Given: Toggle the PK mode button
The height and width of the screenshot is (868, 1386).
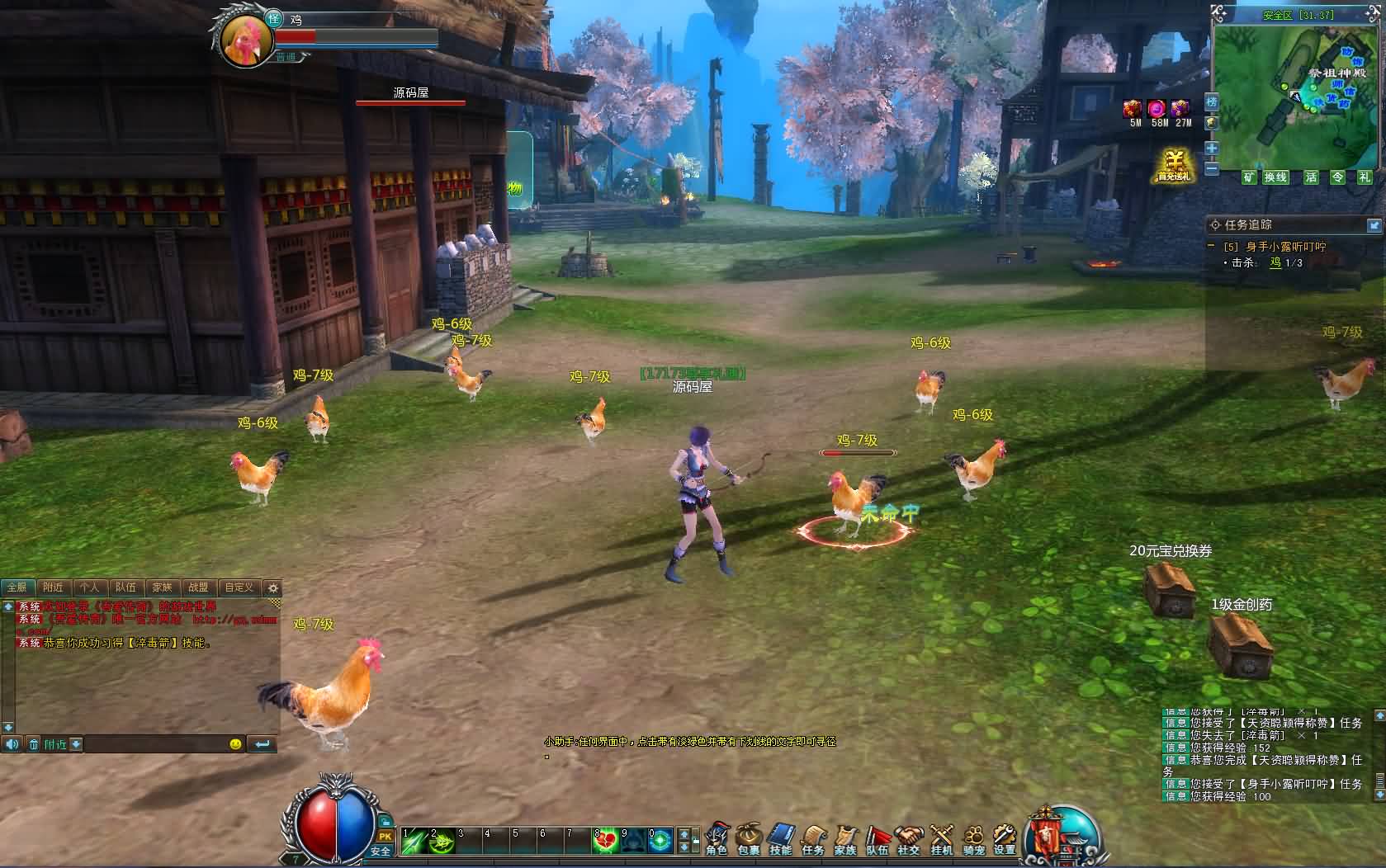Looking at the screenshot, I should [385, 837].
